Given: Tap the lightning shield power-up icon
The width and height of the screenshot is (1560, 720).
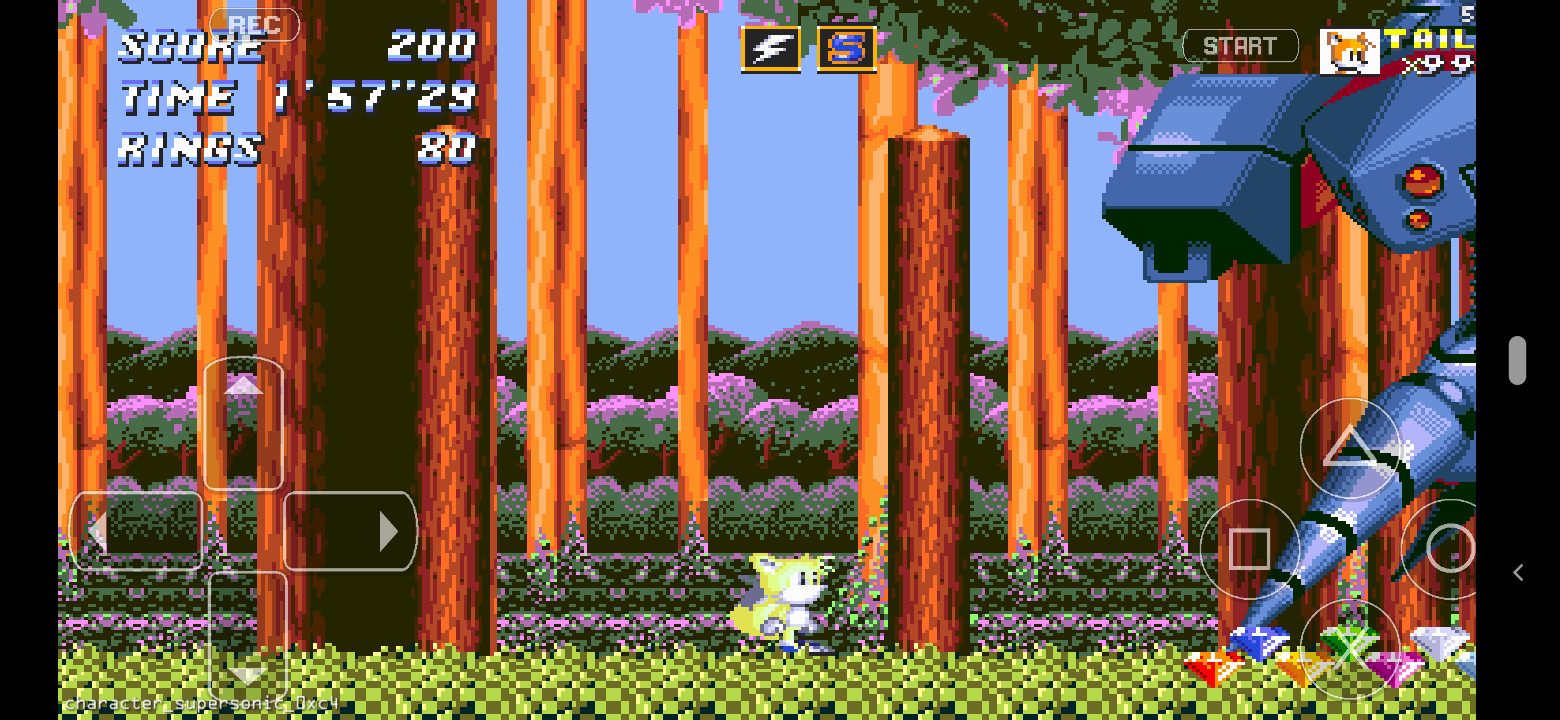Looking at the screenshot, I should tap(768, 46).
